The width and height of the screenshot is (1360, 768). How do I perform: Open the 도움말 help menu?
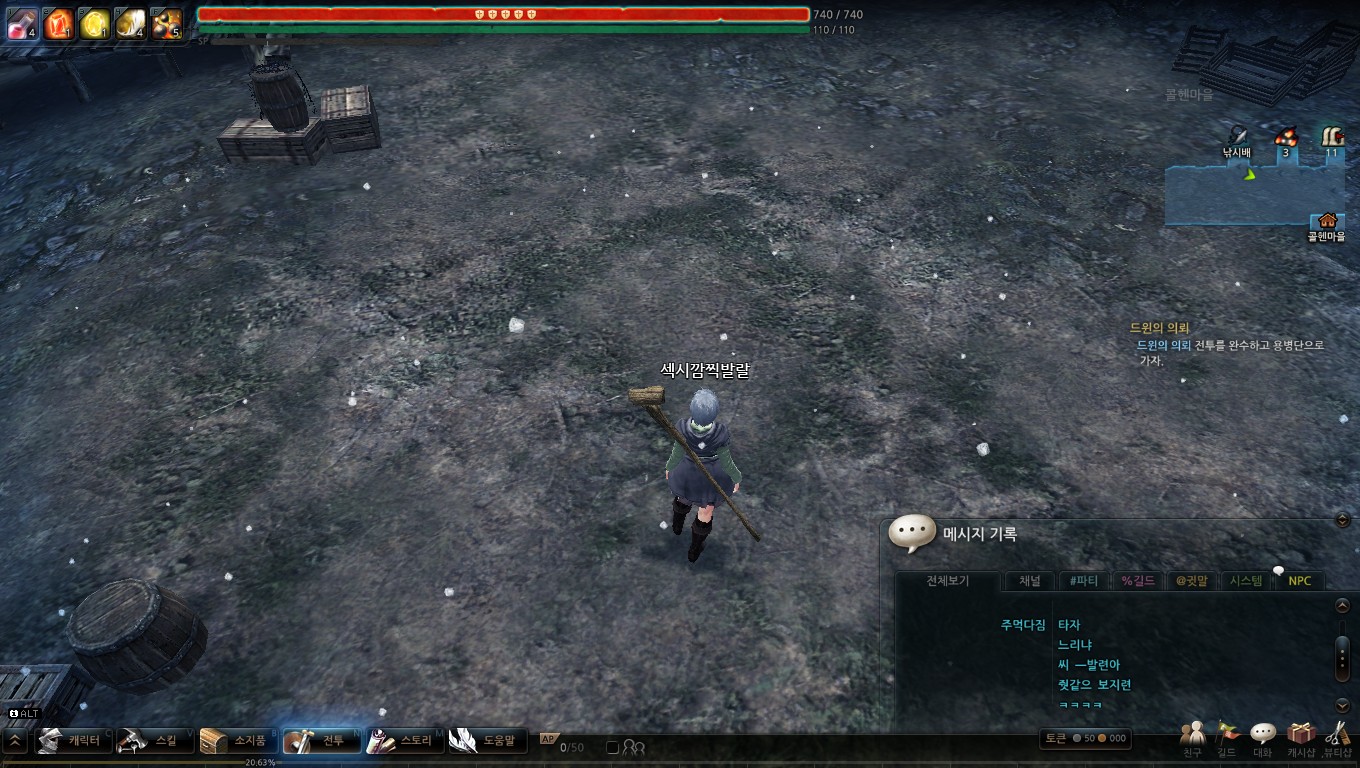(485, 741)
